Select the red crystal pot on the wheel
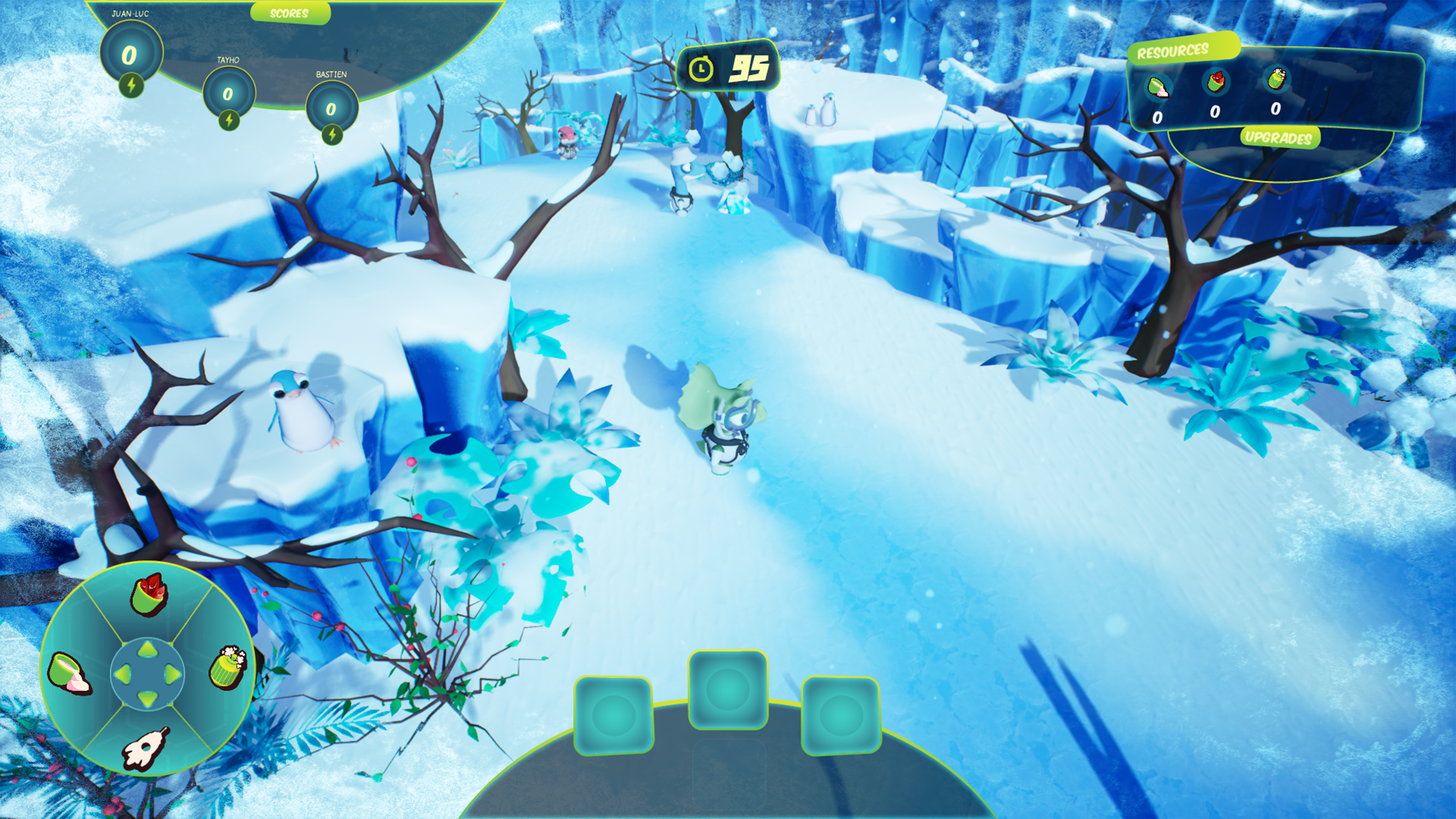This screenshot has width=1456, height=819. click(x=149, y=595)
